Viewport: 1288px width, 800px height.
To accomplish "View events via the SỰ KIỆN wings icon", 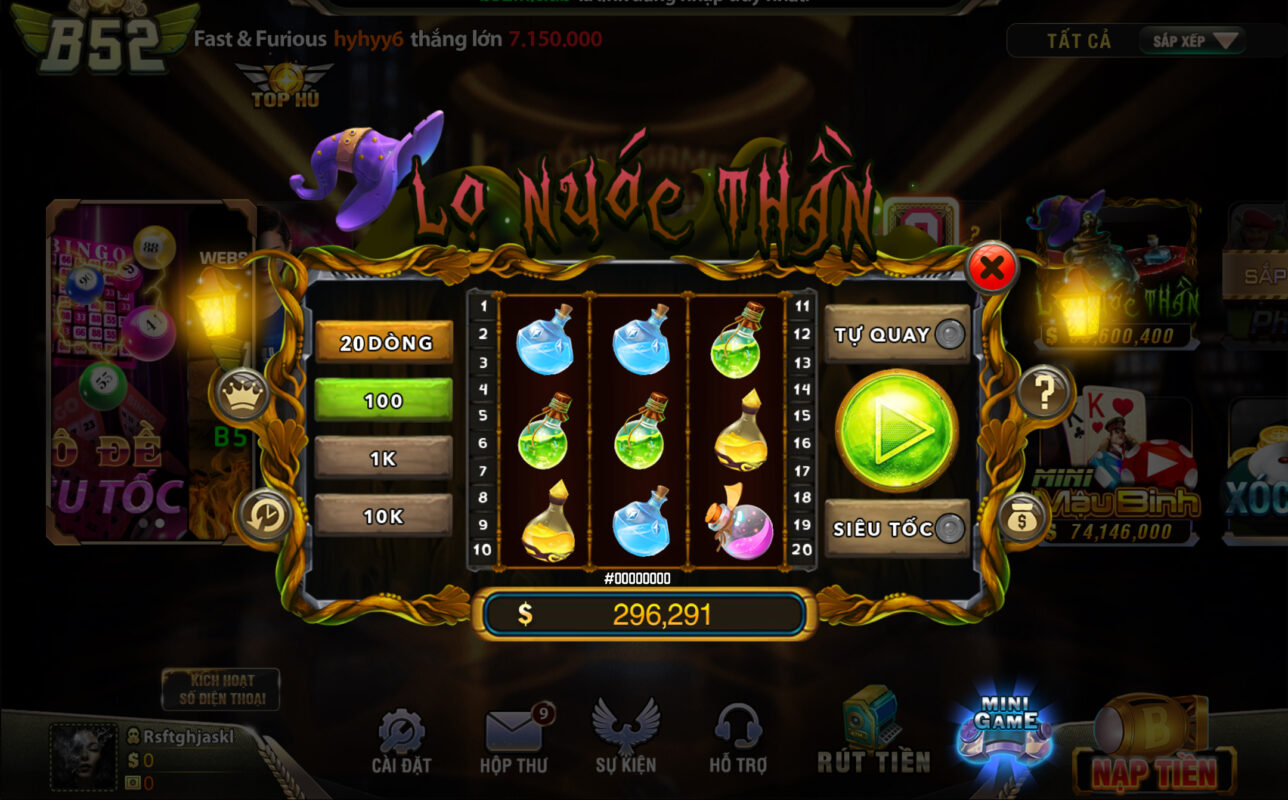I will coord(625,728).
